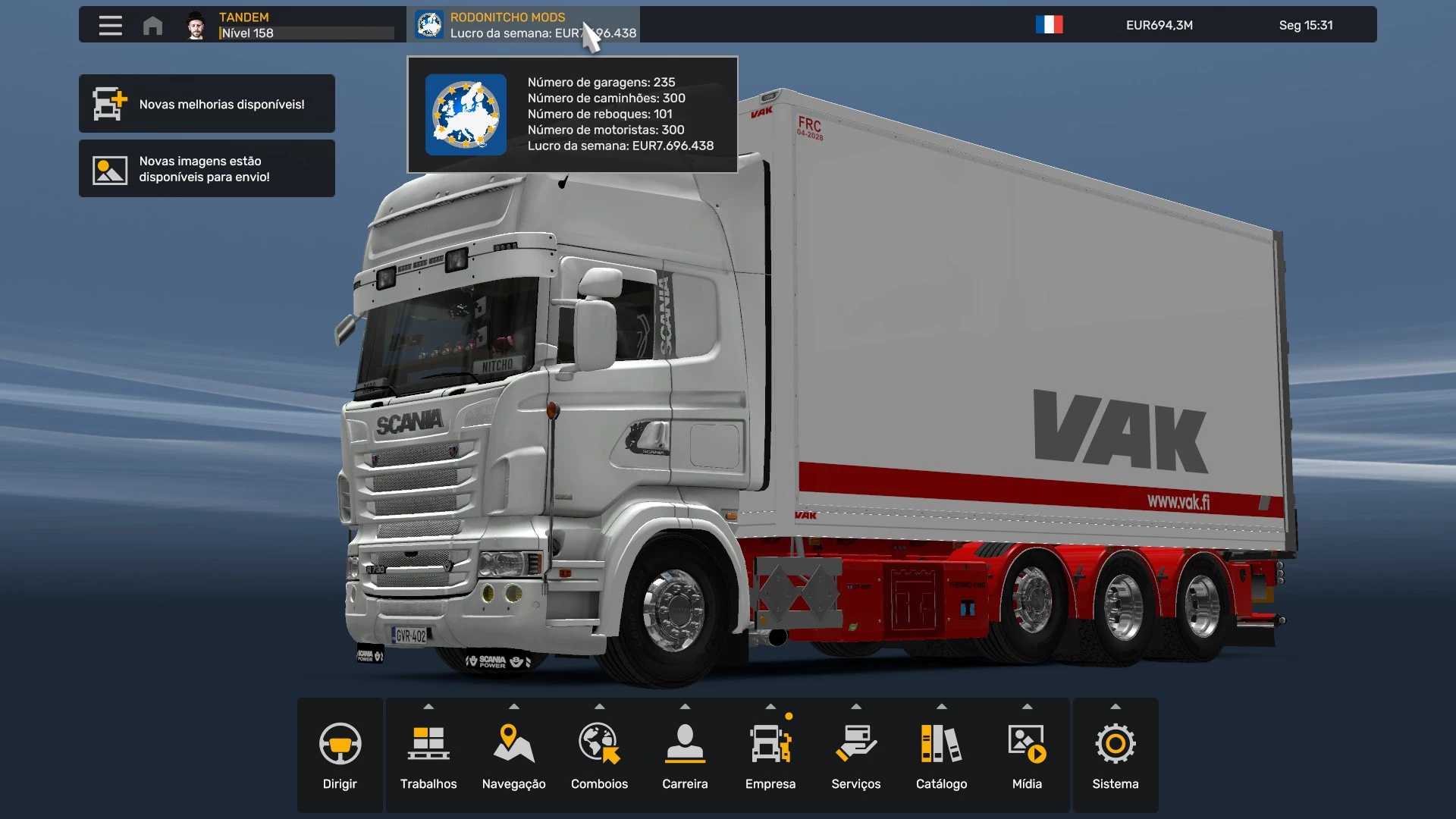Open the Navegação menu
Viewport: 1456px width, 819px height.
[514, 755]
